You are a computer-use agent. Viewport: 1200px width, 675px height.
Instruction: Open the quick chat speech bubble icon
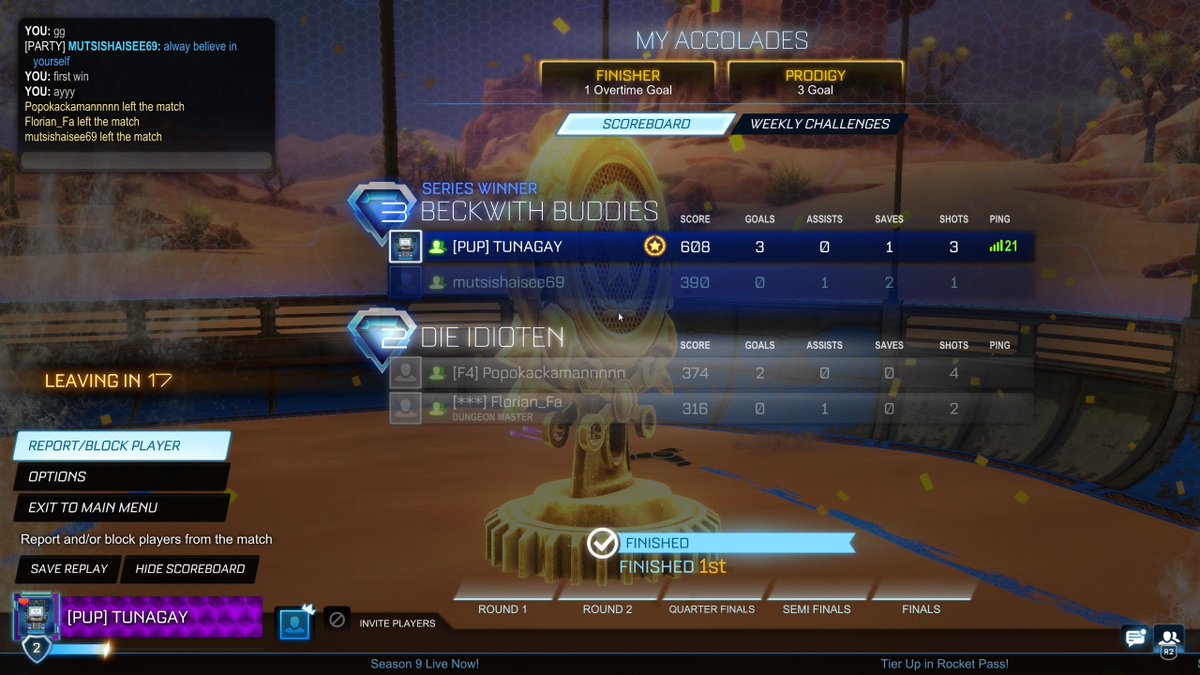[x=1134, y=637]
